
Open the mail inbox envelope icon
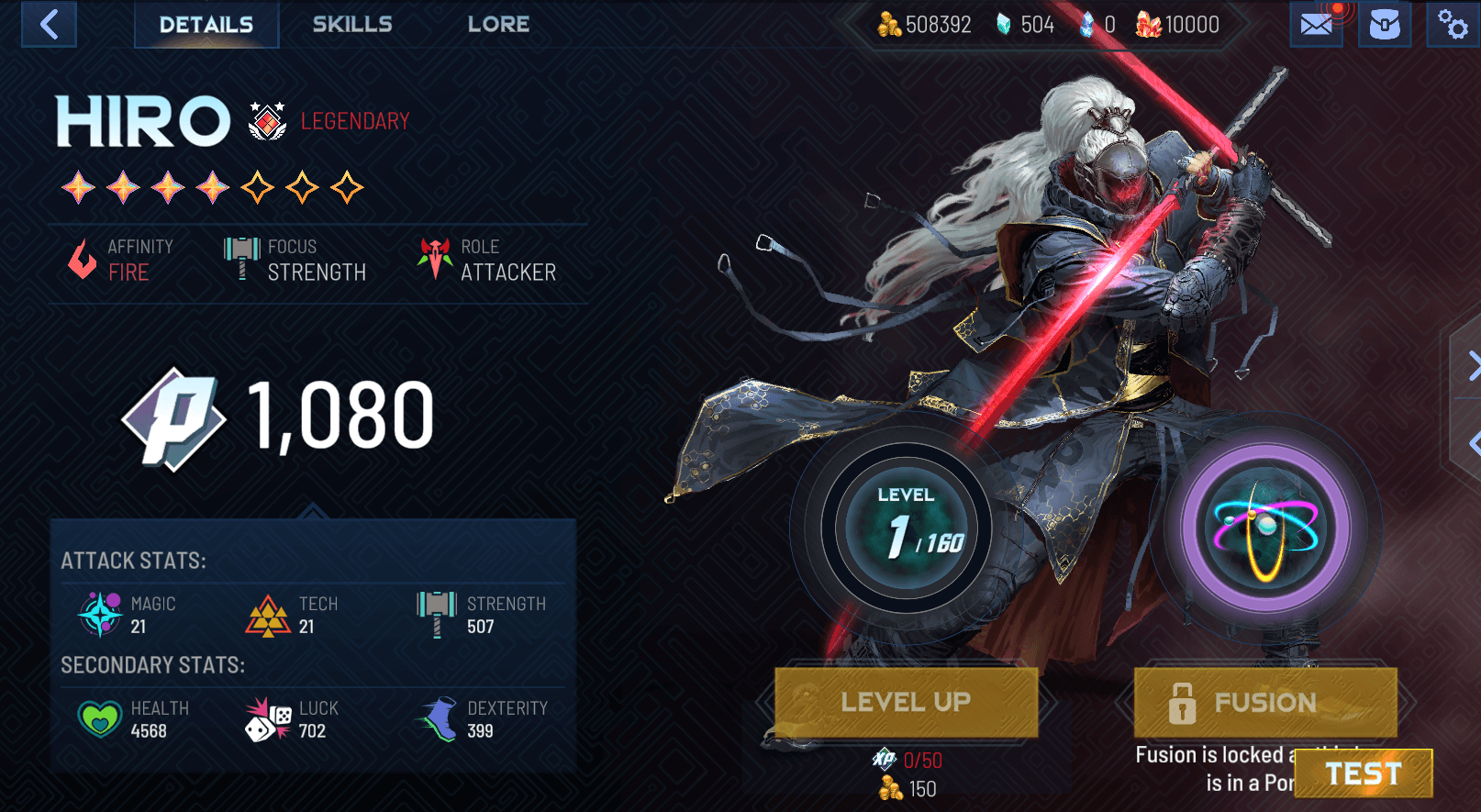pyautogui.click(x=1316, y=25)
